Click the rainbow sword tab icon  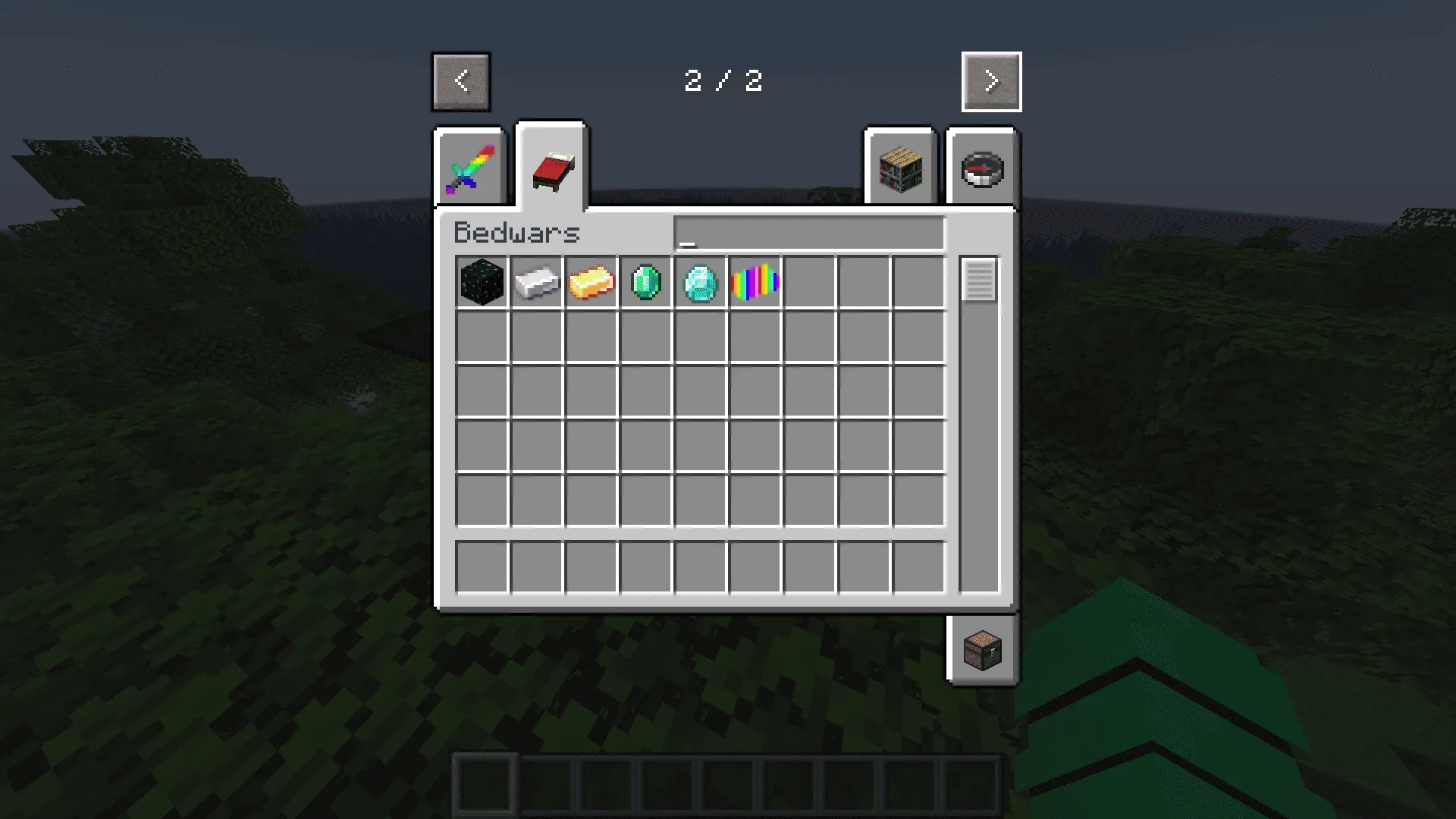coord(469,168)
